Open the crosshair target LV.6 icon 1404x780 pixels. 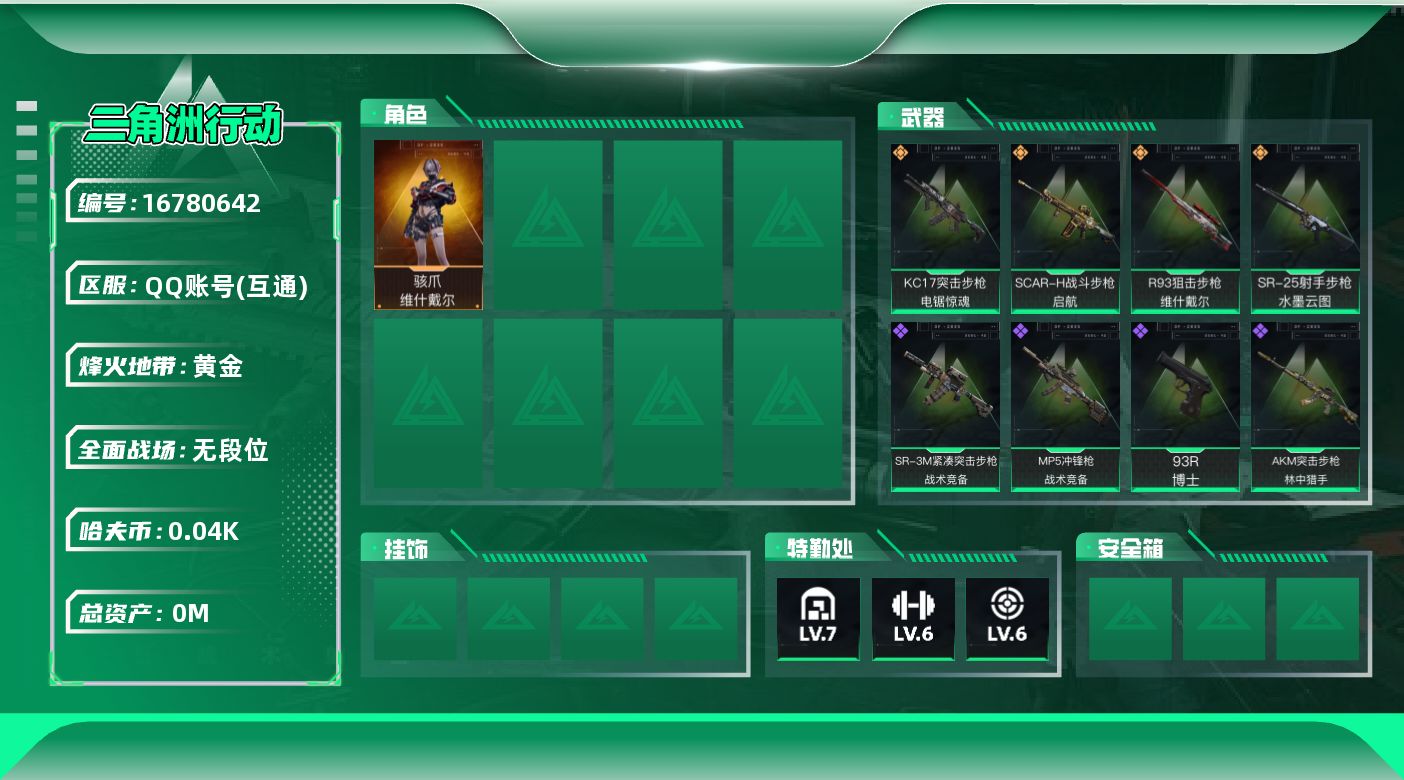[x=1007, y=618]
